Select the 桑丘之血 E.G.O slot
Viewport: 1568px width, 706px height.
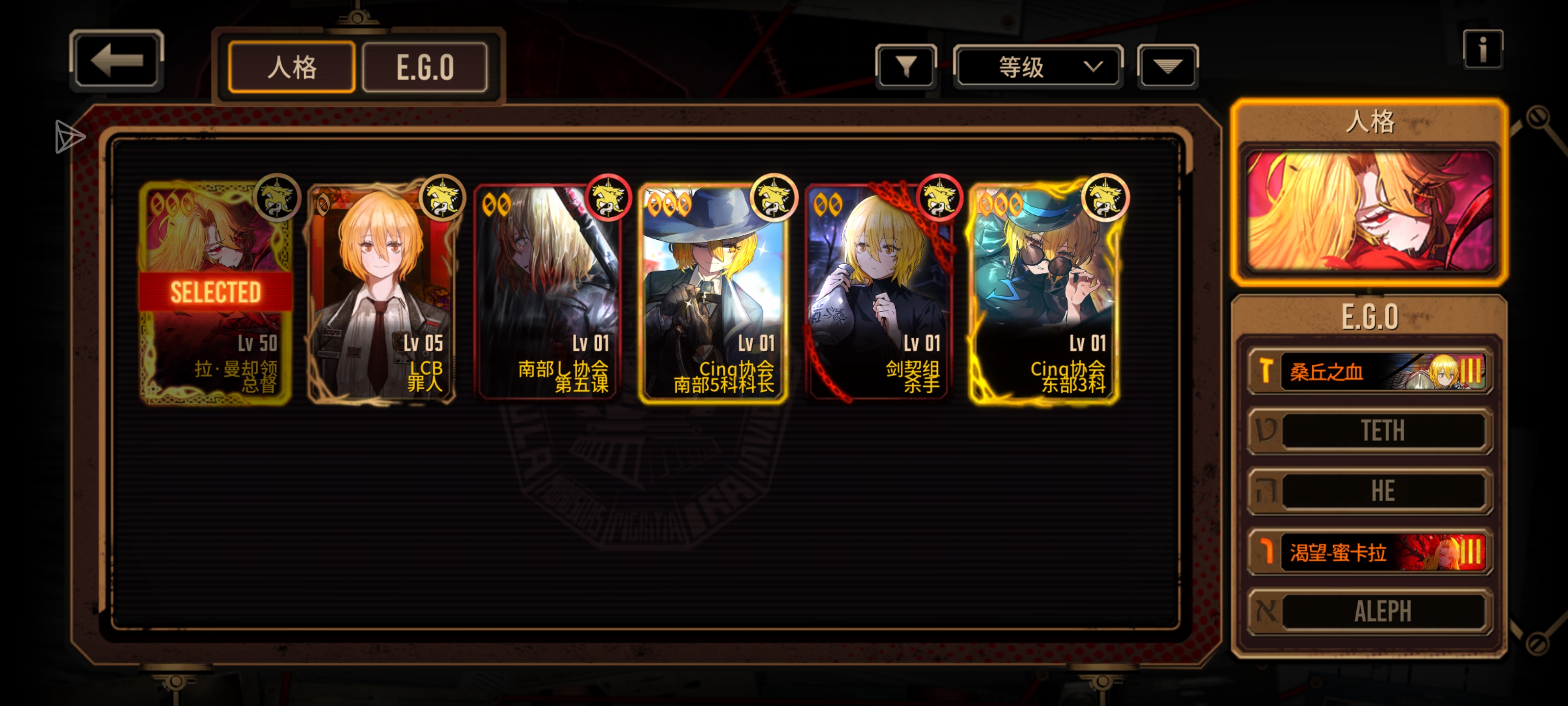[x=1370, y=371]
